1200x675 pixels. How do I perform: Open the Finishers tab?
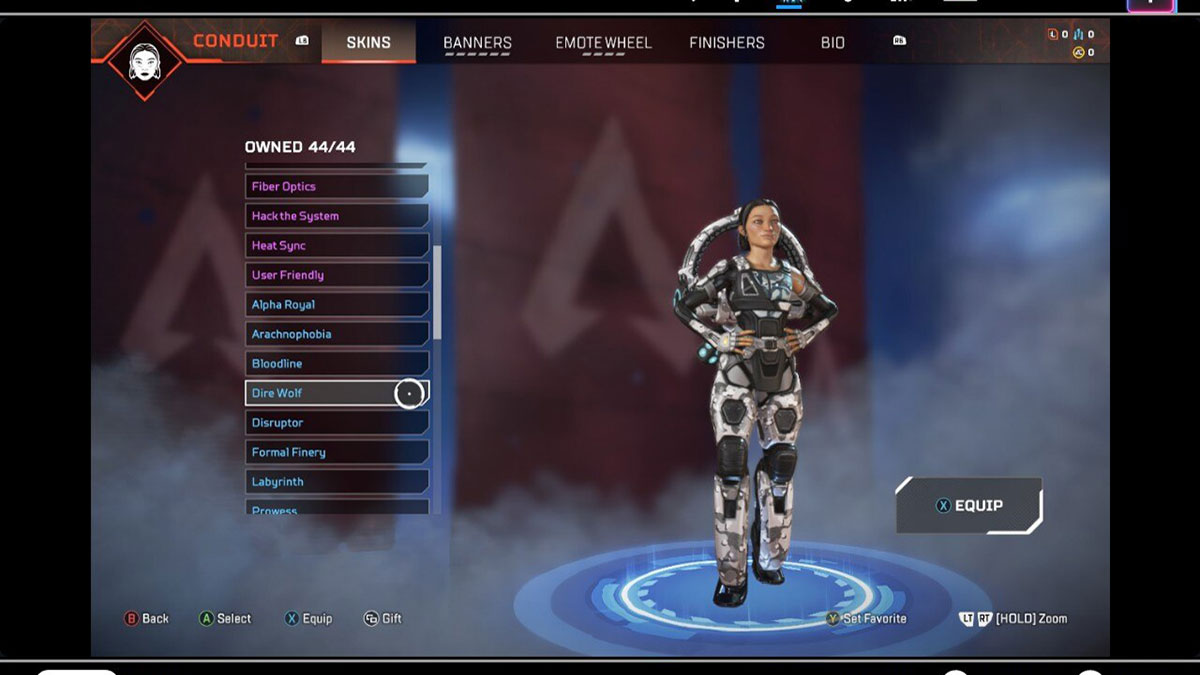[727, 43]
